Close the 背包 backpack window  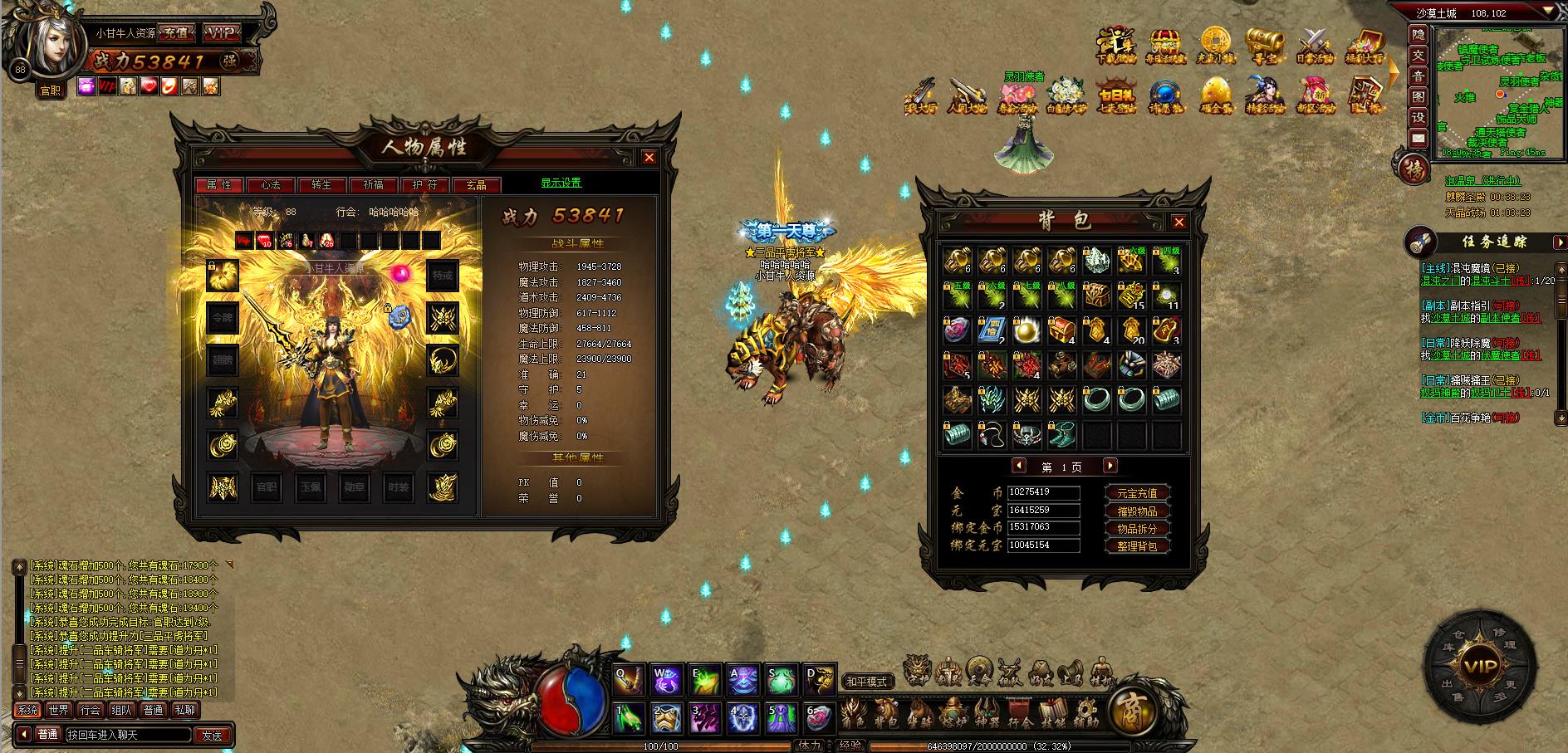point(1178,222)
